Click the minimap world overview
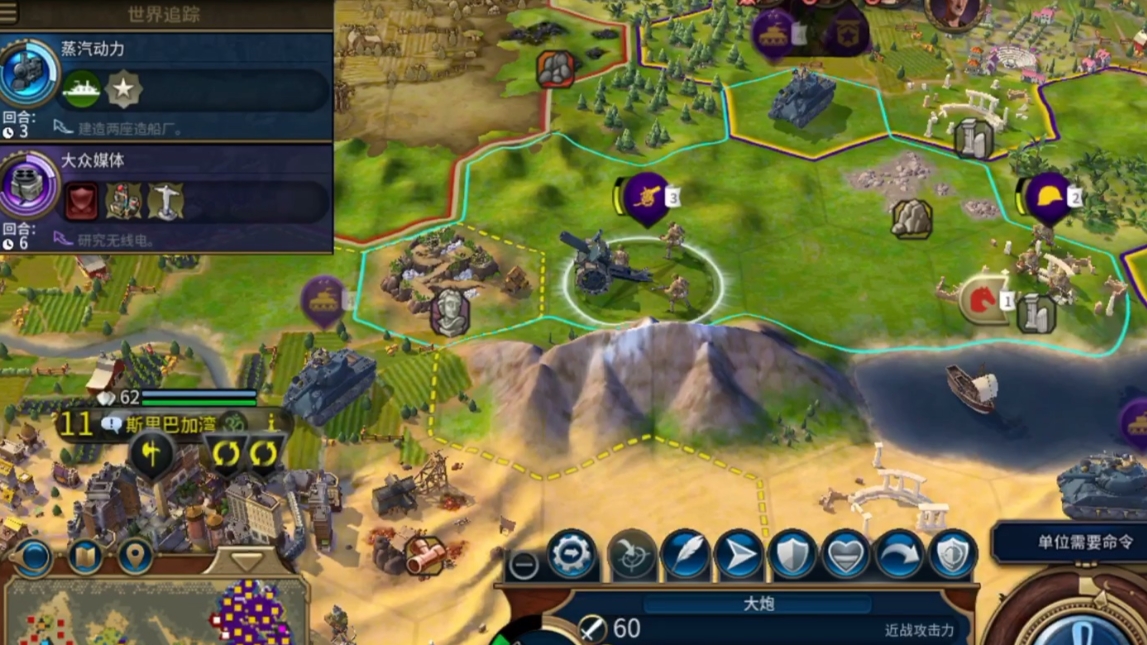 coord(150,615)
